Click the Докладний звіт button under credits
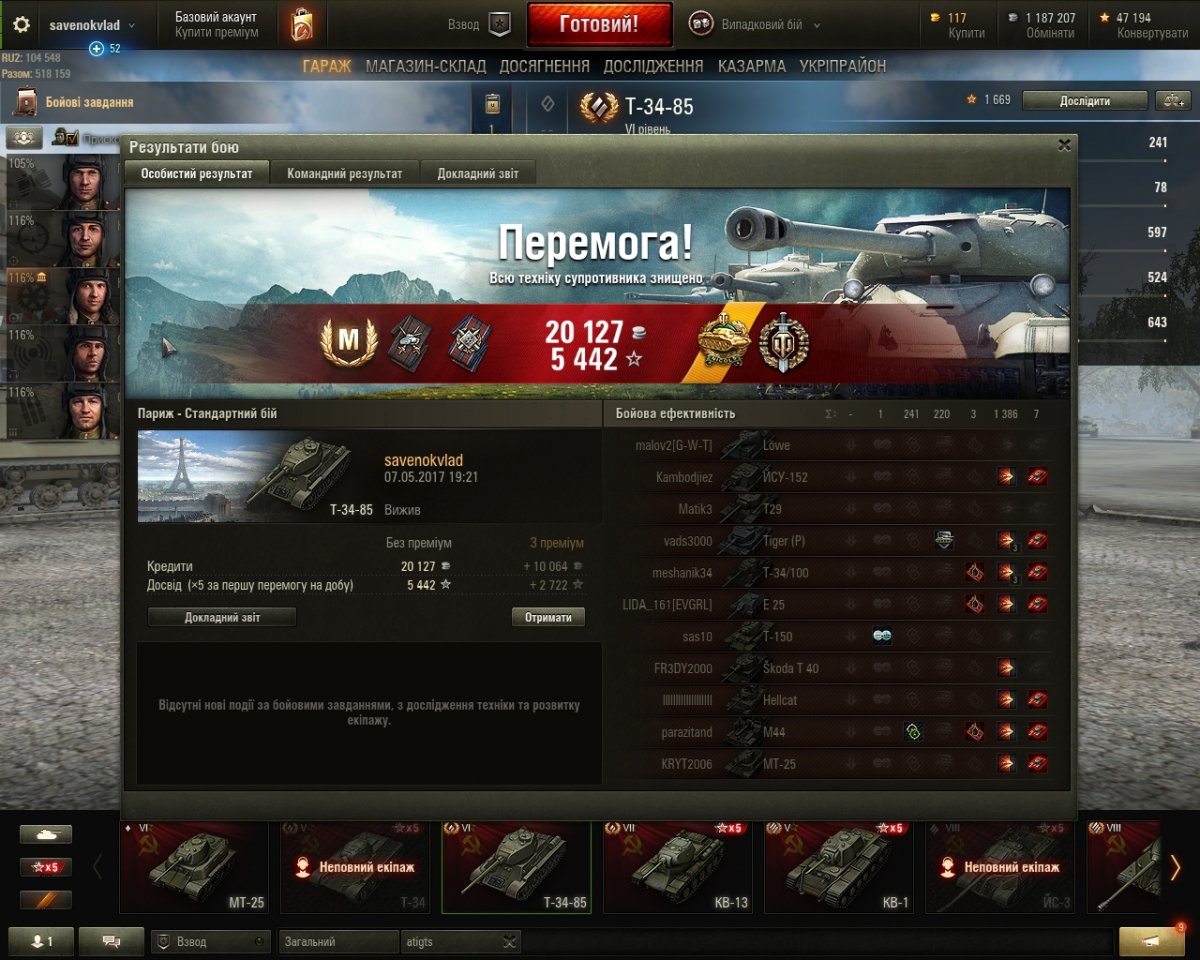The height and width of the screenshot is (960, 1200). pyautogui.click(x=222, y=618)
